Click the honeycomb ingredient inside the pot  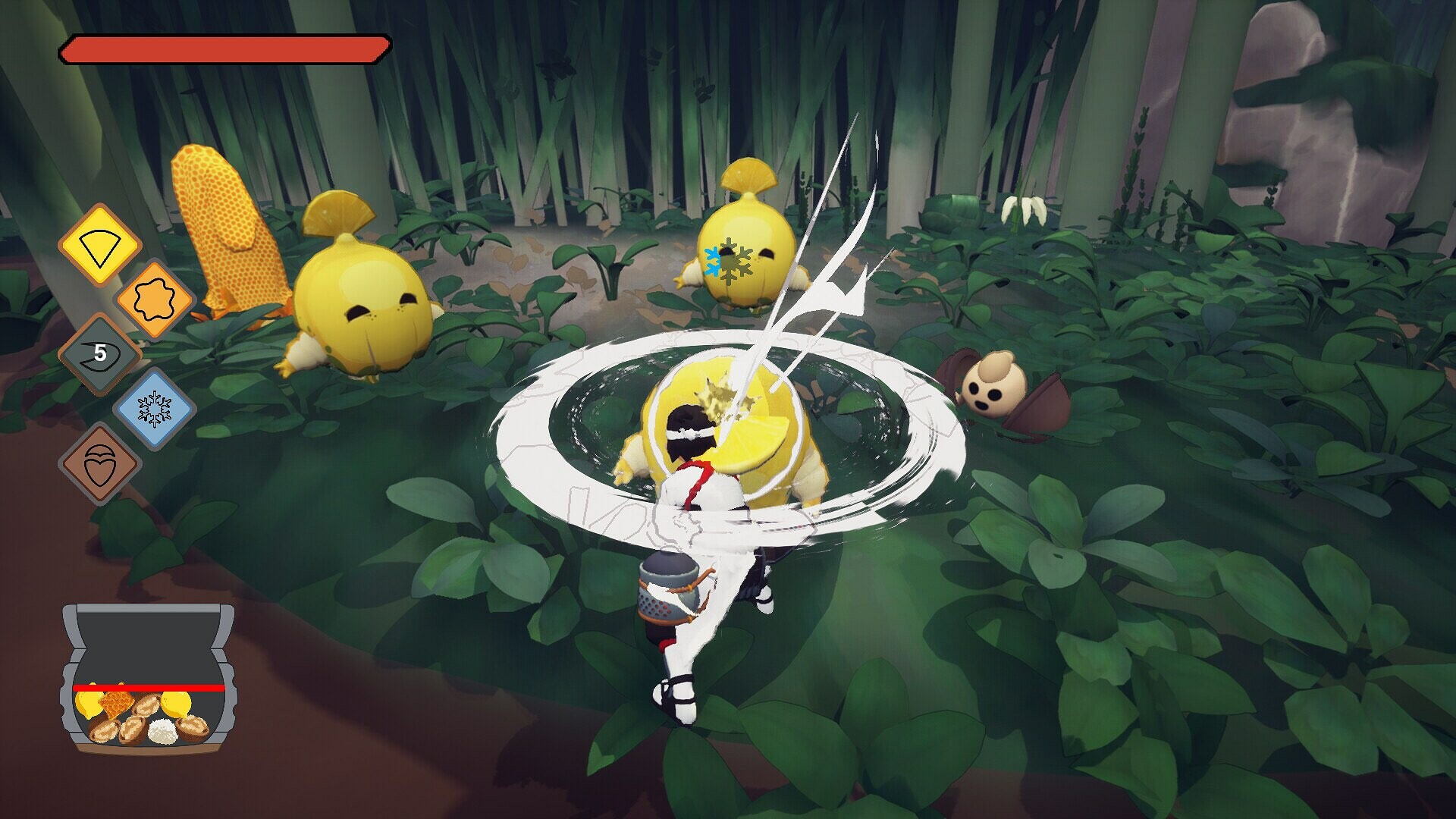pos(115,704)
